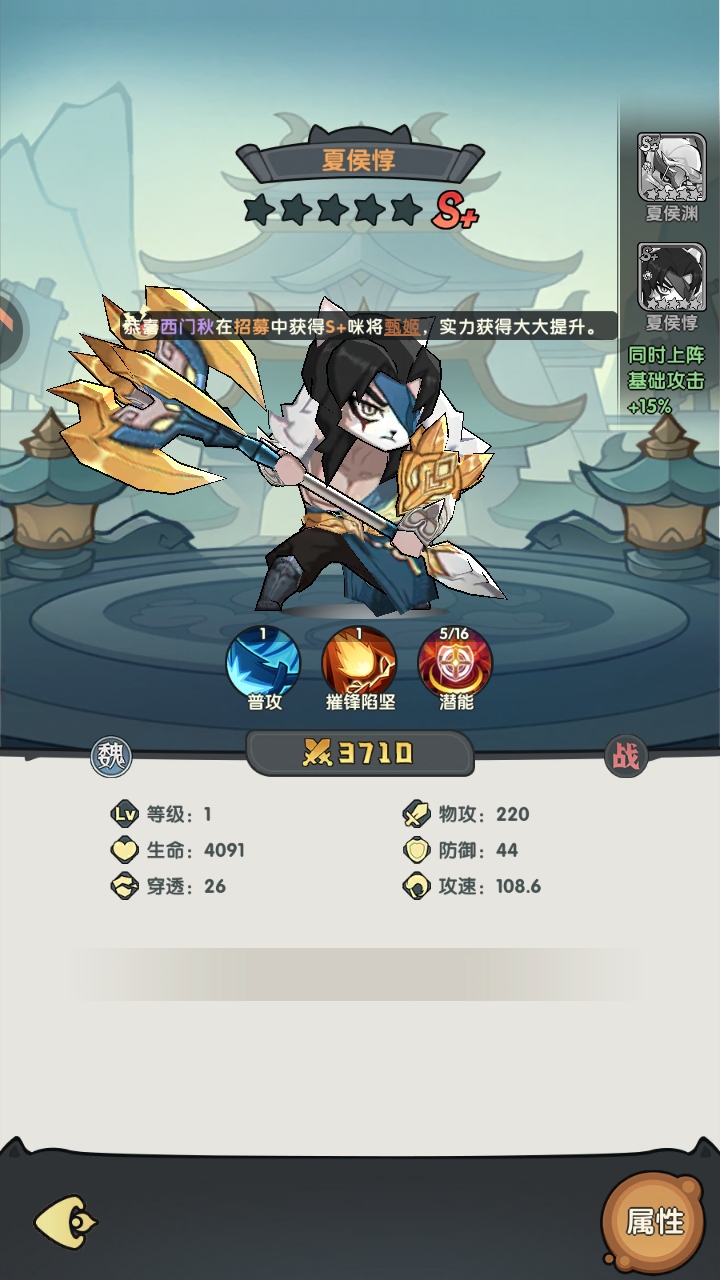The width and height of the screenshot is (720, 1280).
Task: Tap the red 战 role badge
Action: [626, 757]
